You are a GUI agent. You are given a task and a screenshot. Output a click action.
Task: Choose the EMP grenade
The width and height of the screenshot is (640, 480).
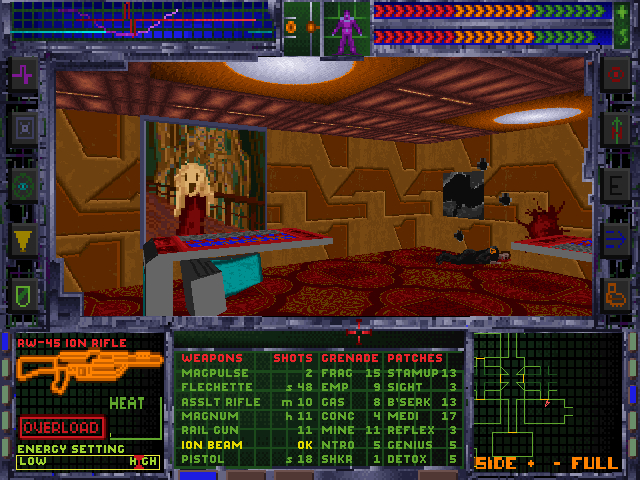tap(331, 386)
